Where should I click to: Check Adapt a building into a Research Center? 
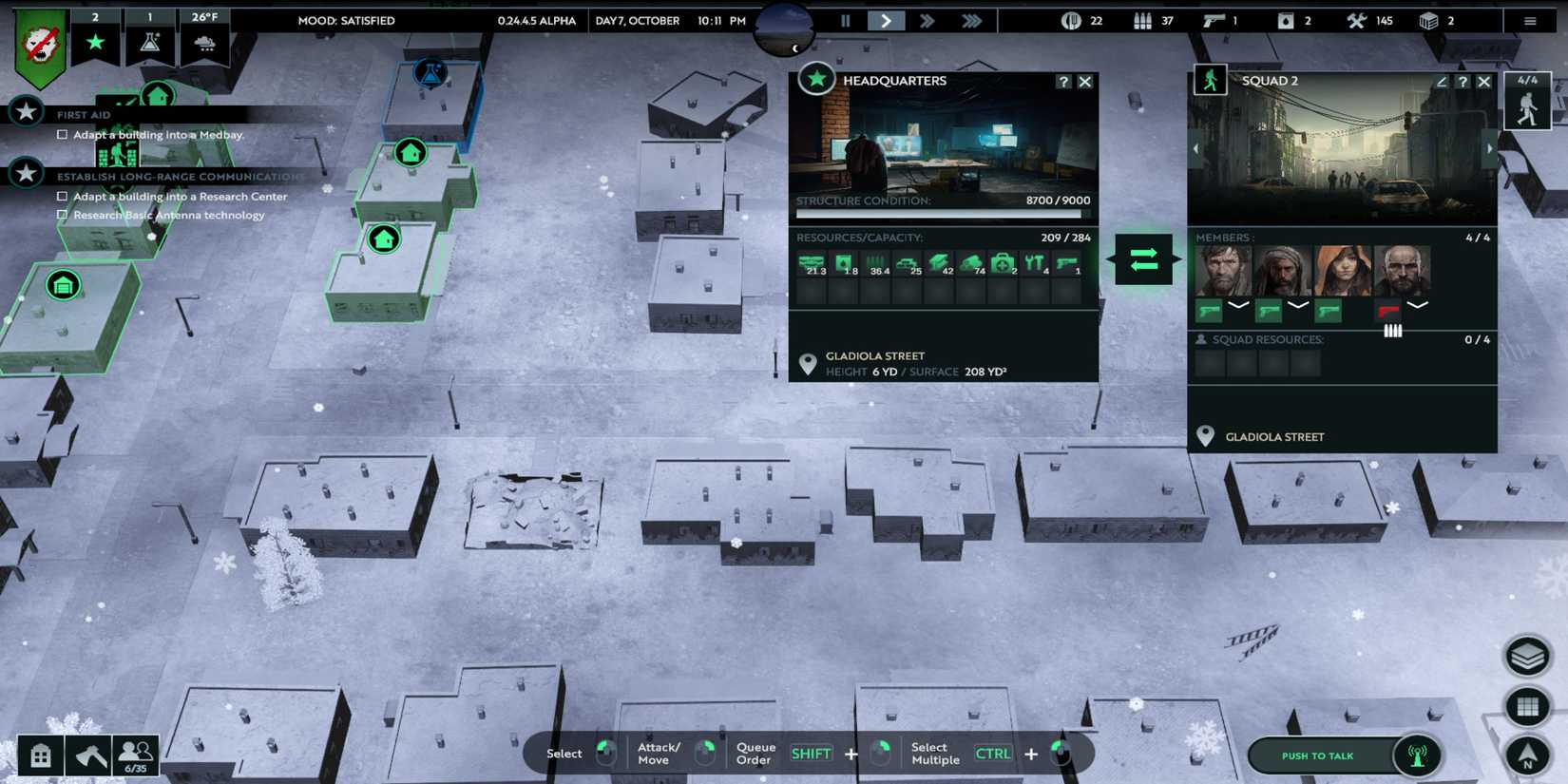(x=63, y=196)
